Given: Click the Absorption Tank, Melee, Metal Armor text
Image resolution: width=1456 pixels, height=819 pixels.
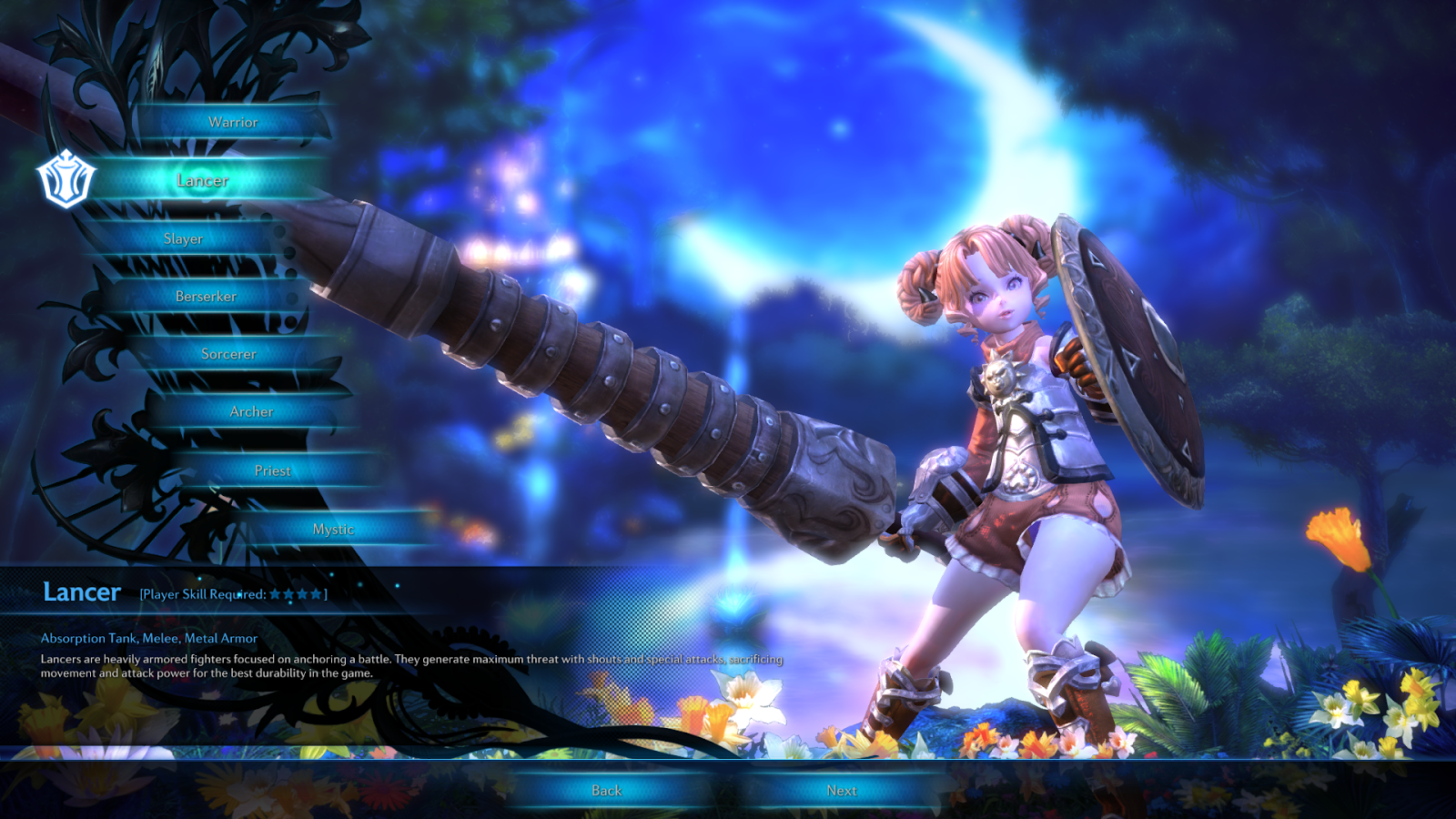Looking at the screenshot, I should click(147, 639).
